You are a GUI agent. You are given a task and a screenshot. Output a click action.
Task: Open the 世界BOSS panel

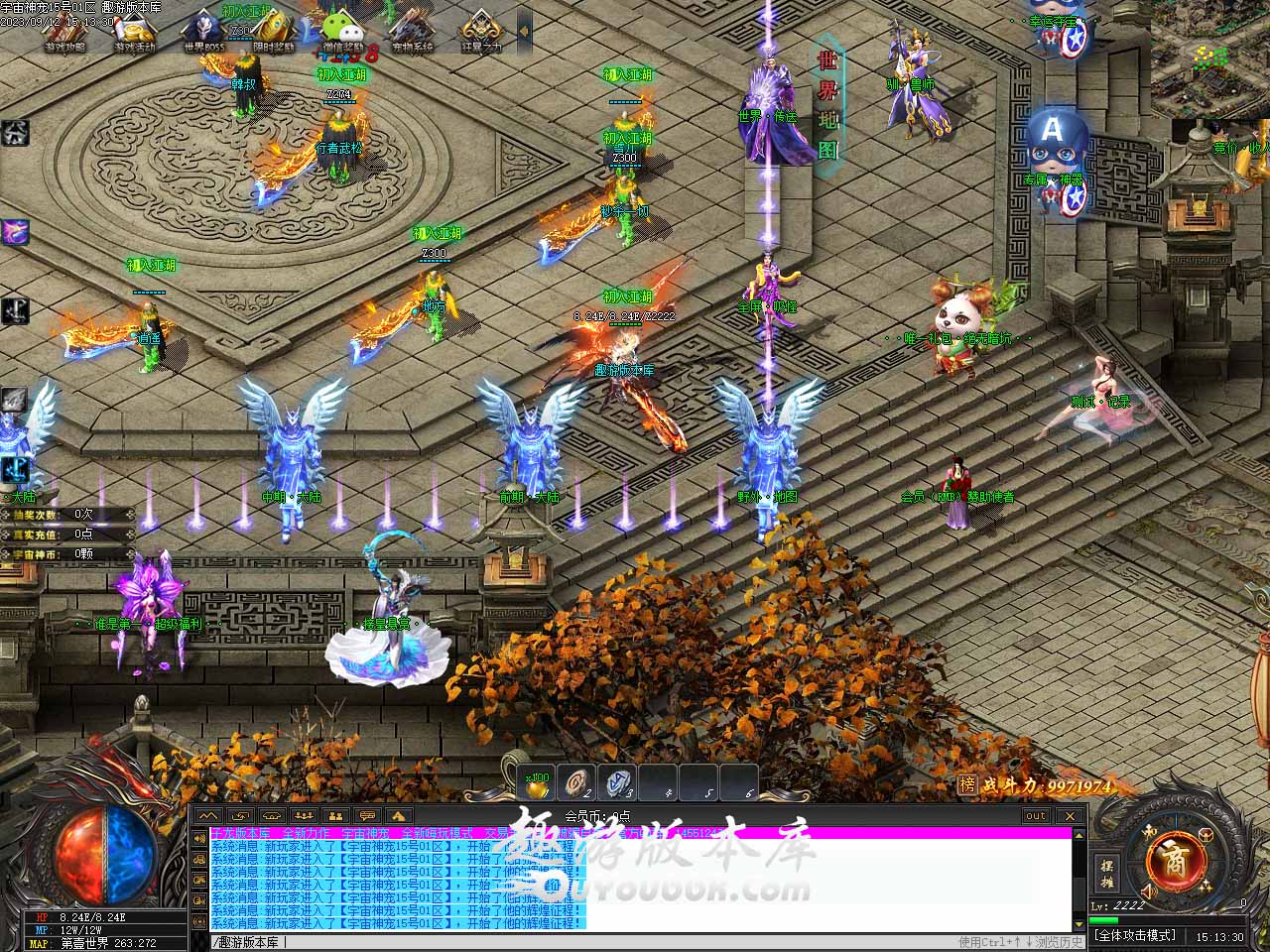[x=204, y=32]
